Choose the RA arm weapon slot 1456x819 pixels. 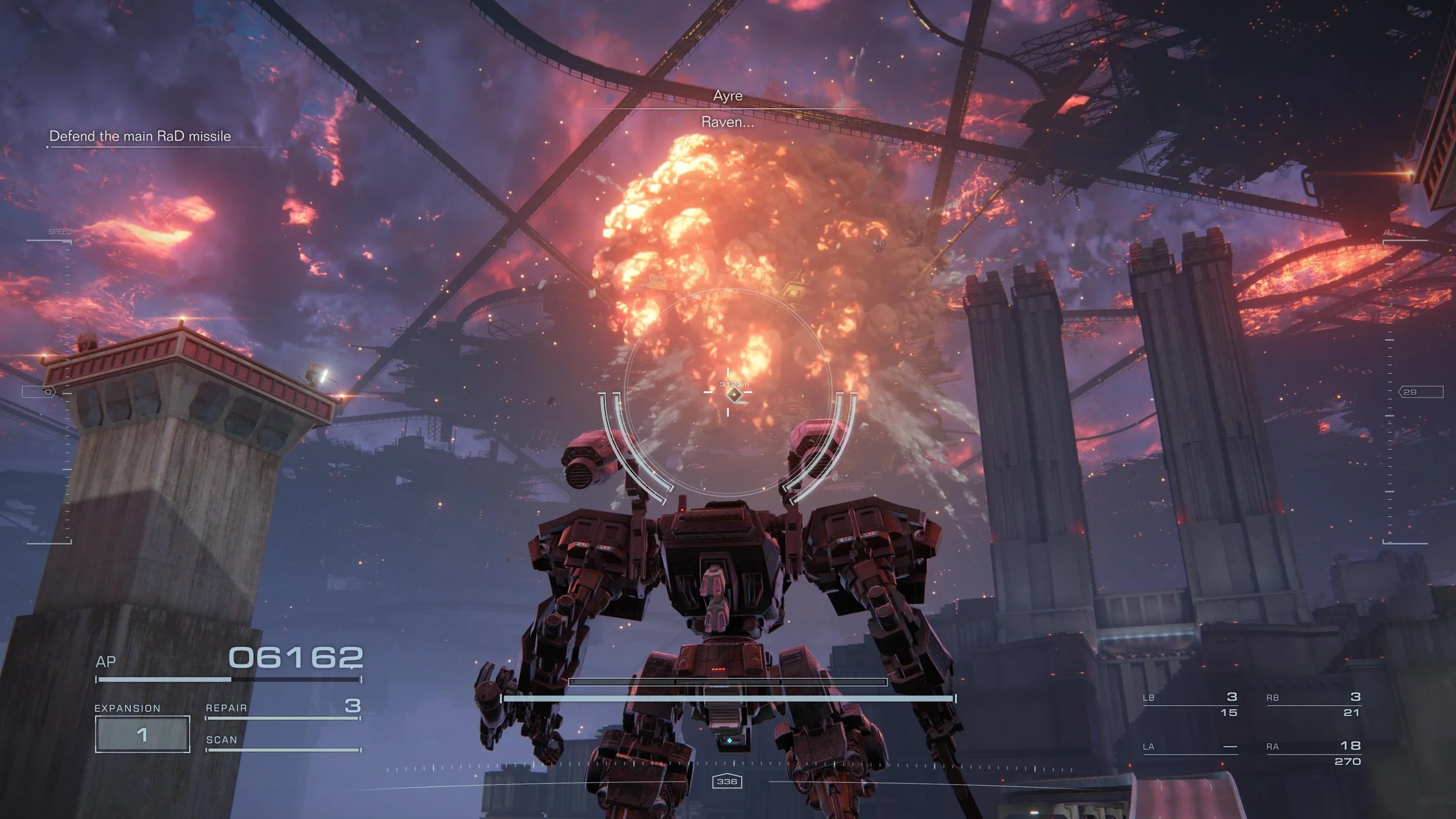(x=1313, y=753)
